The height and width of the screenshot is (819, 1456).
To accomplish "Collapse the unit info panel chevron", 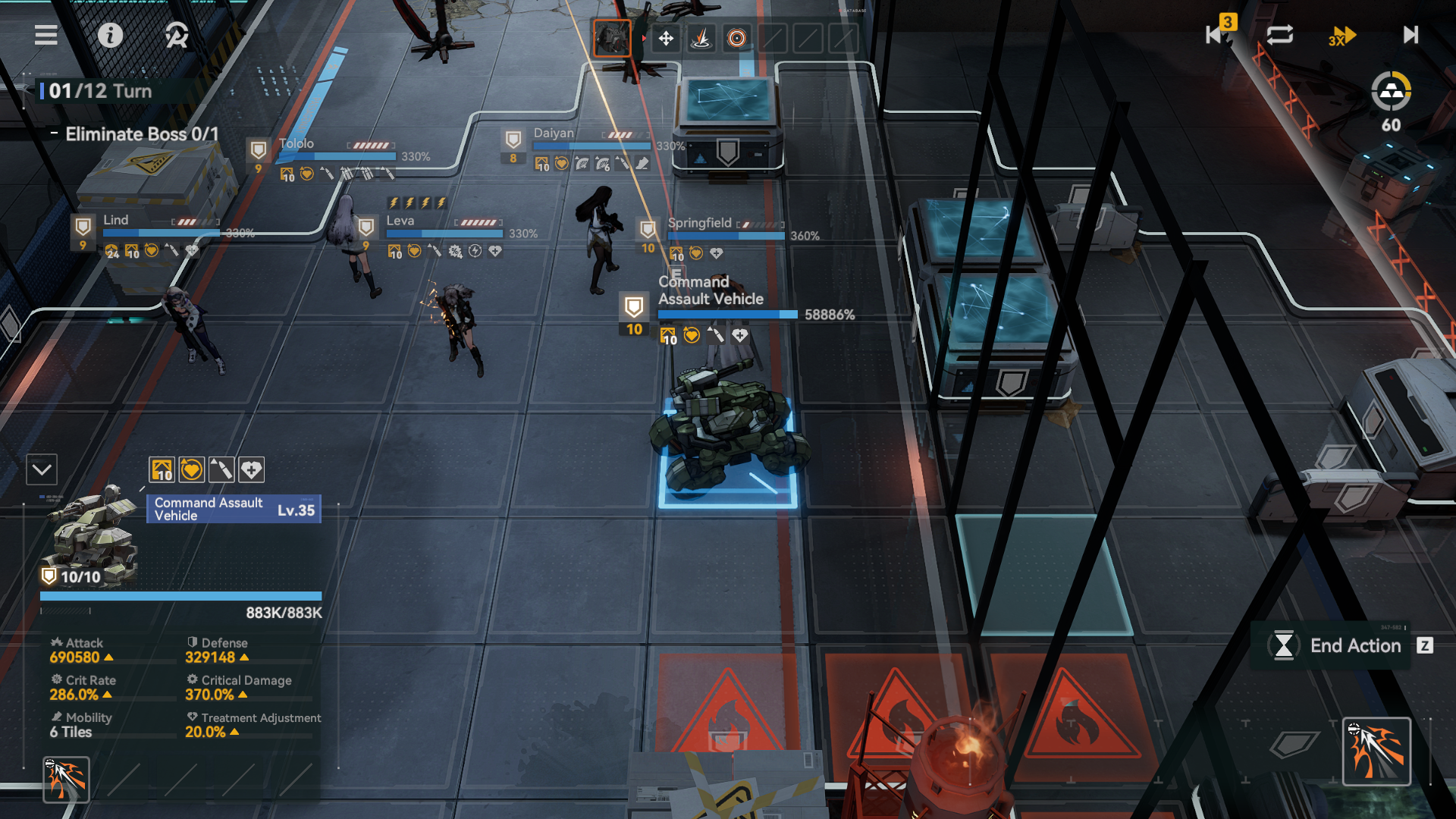I will 42,470.
